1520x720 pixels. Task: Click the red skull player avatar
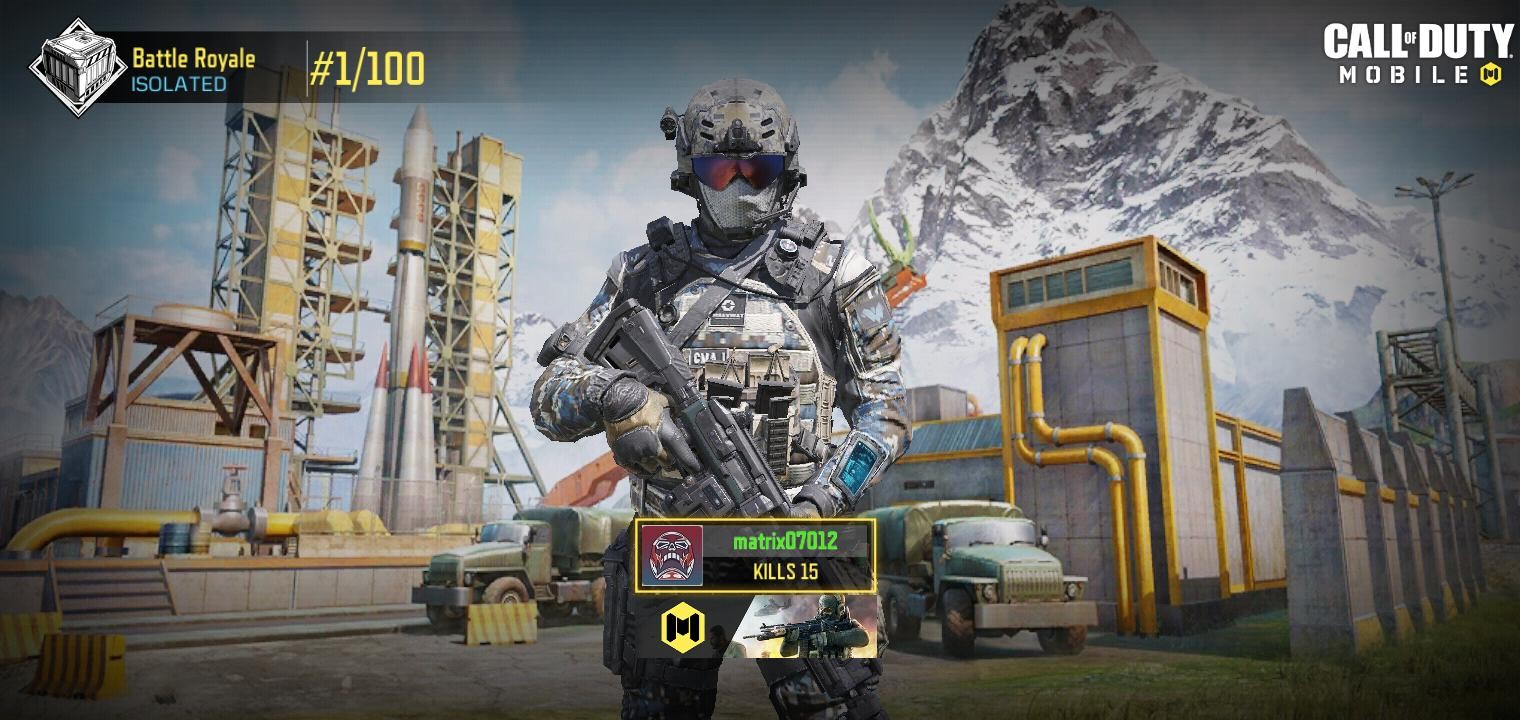[x=672, y=555]
